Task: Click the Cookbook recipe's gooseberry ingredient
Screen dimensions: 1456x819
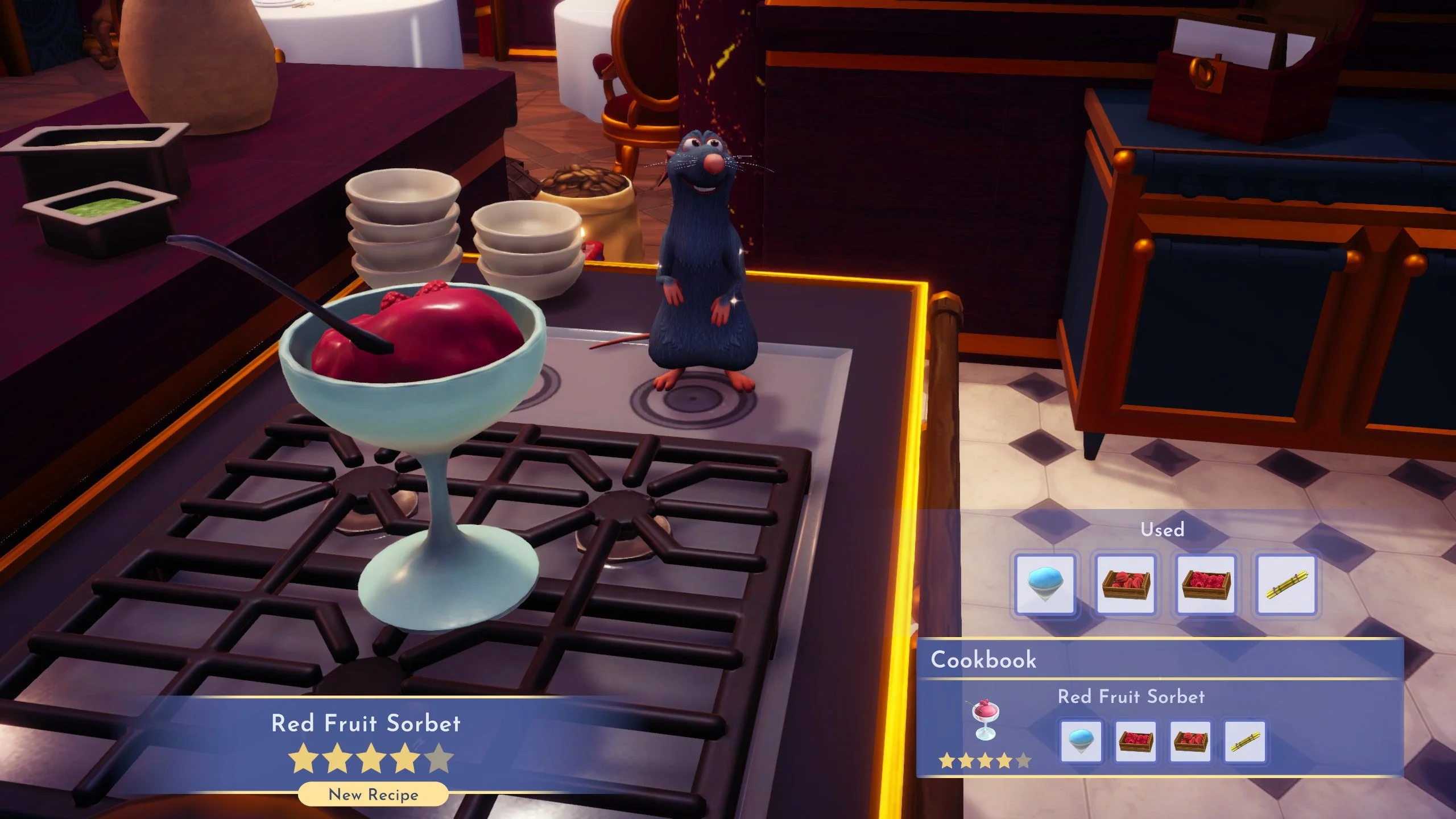Action: pos(1190,741)
